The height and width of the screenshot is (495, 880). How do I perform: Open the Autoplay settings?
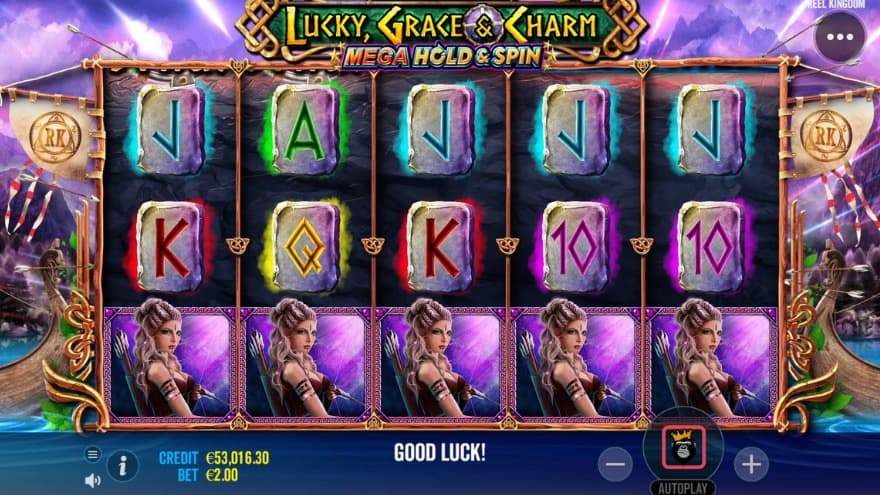point(683,487)
